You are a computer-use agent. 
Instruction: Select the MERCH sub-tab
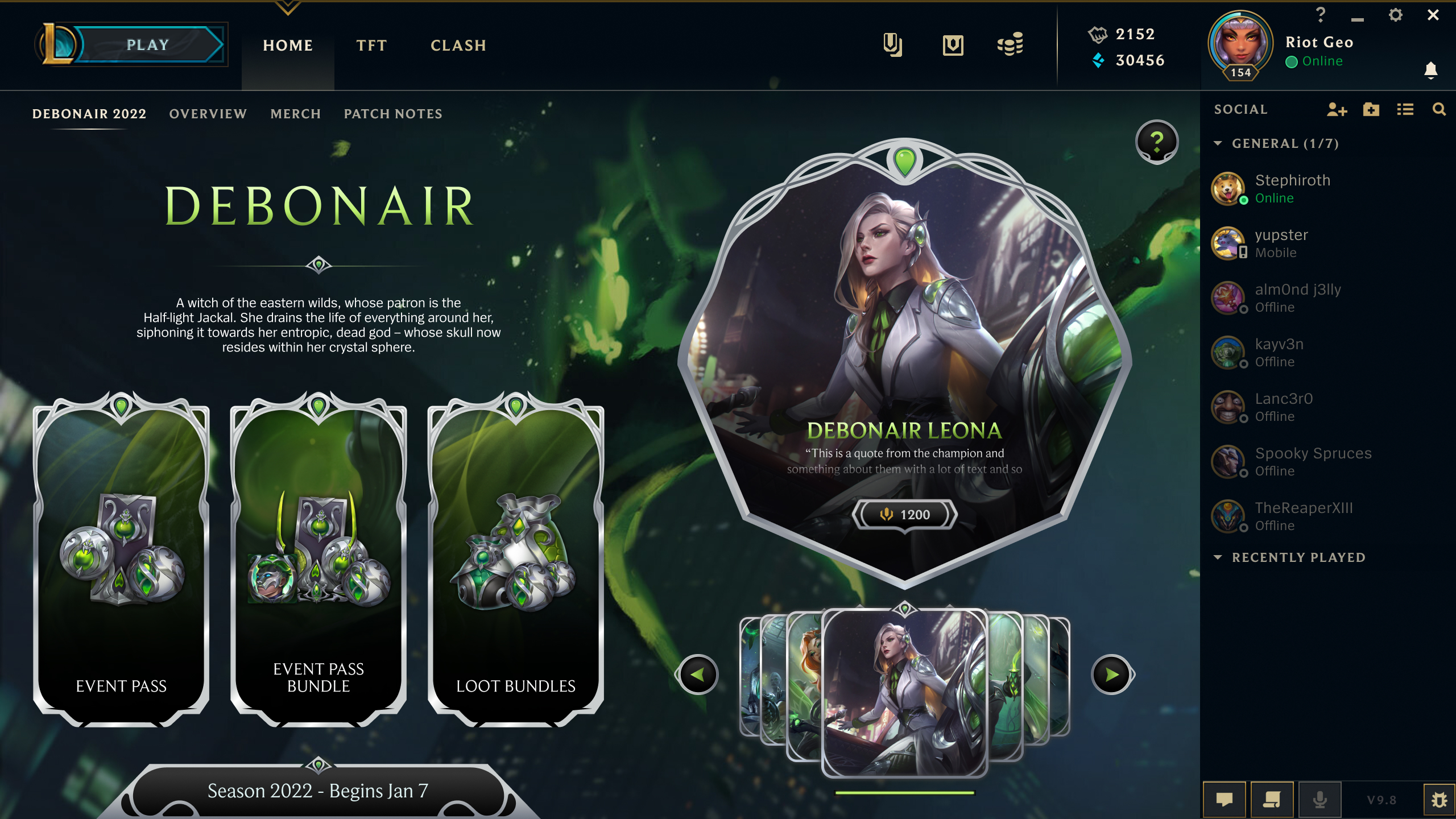(296, 114)
